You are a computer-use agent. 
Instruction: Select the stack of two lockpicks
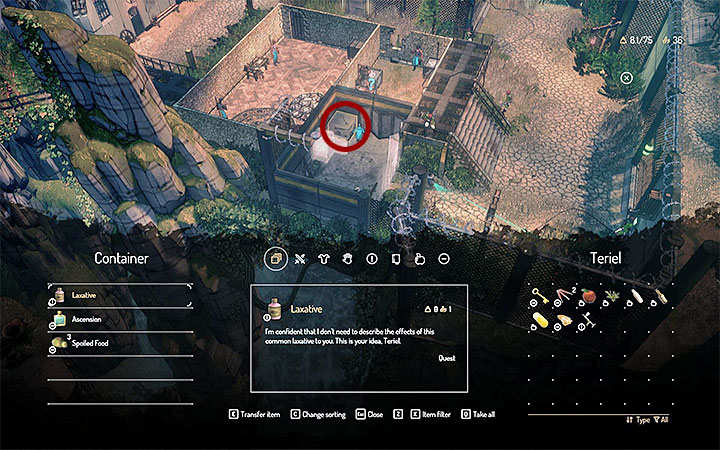pyautogui.click(x=564, y=296)
